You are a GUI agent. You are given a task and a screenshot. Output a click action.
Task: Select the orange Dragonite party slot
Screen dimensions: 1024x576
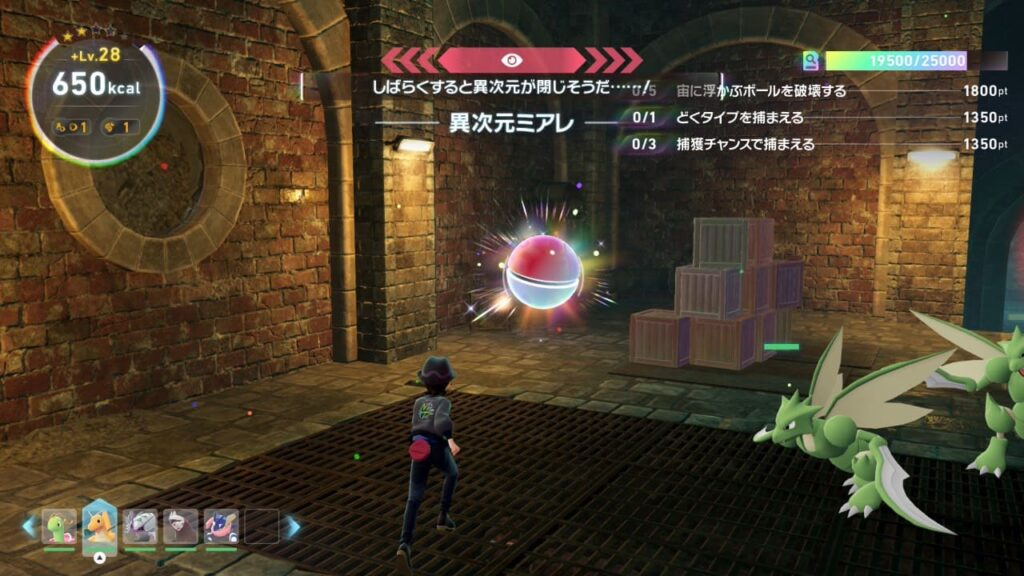coord(99,525)
